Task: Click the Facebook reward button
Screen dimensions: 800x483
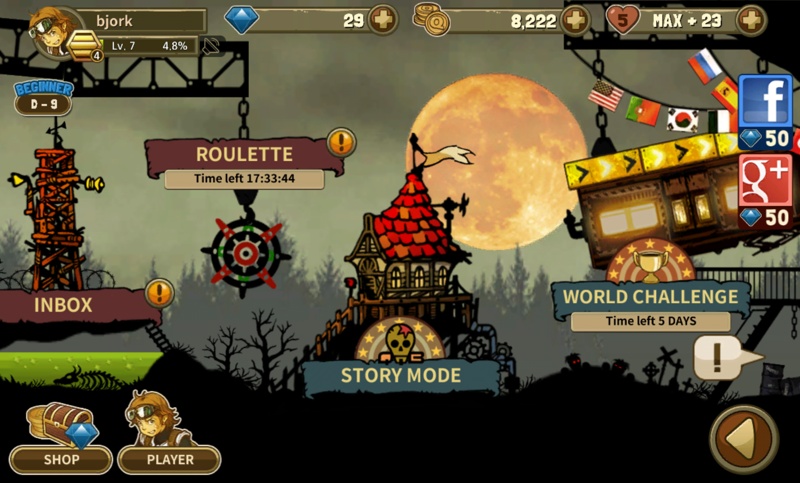Action: tap(765, 110)
